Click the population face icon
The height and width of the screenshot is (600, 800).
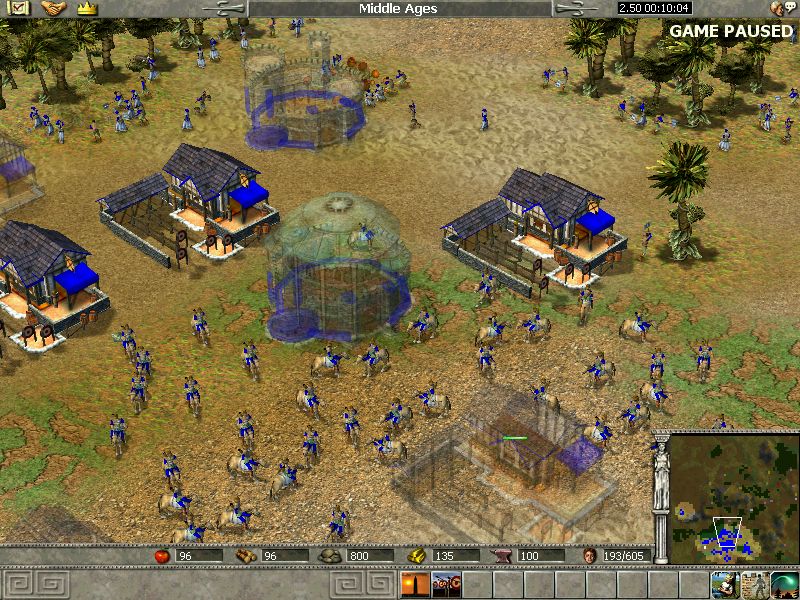pyautogui.click(x=589, y=555)
